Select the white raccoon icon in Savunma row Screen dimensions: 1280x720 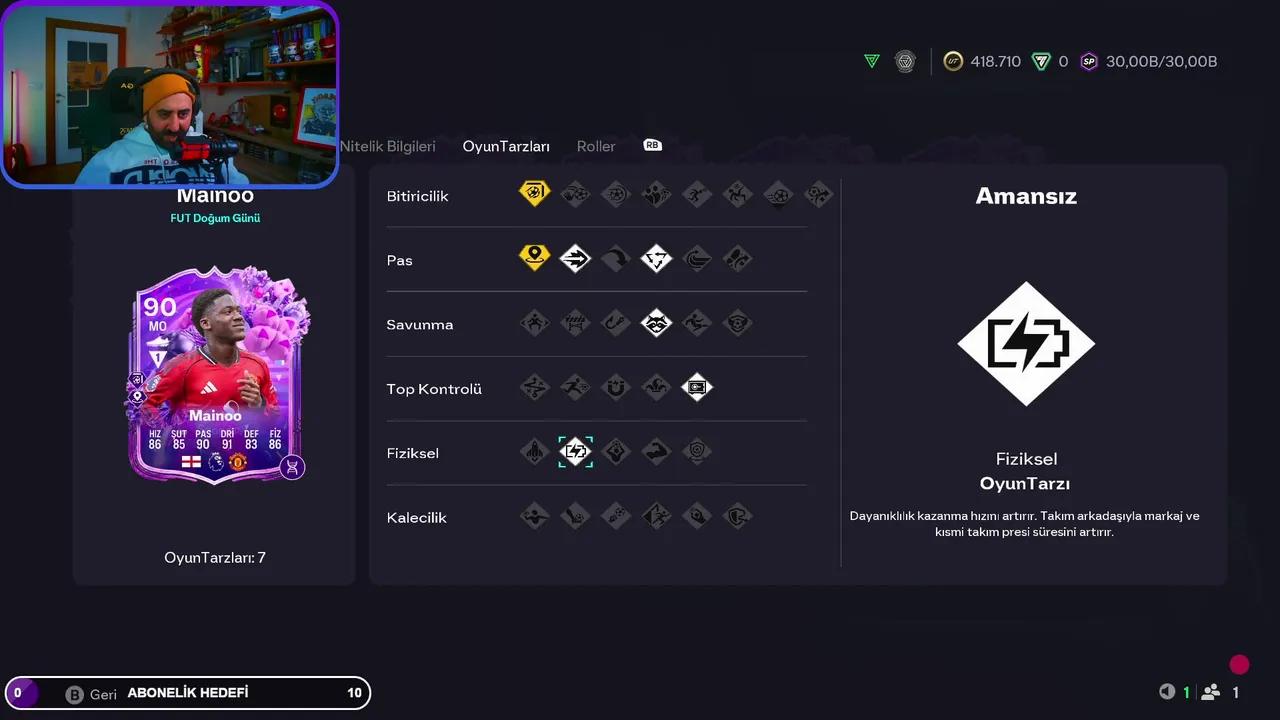pyautogui.click(x=657, y=322)
